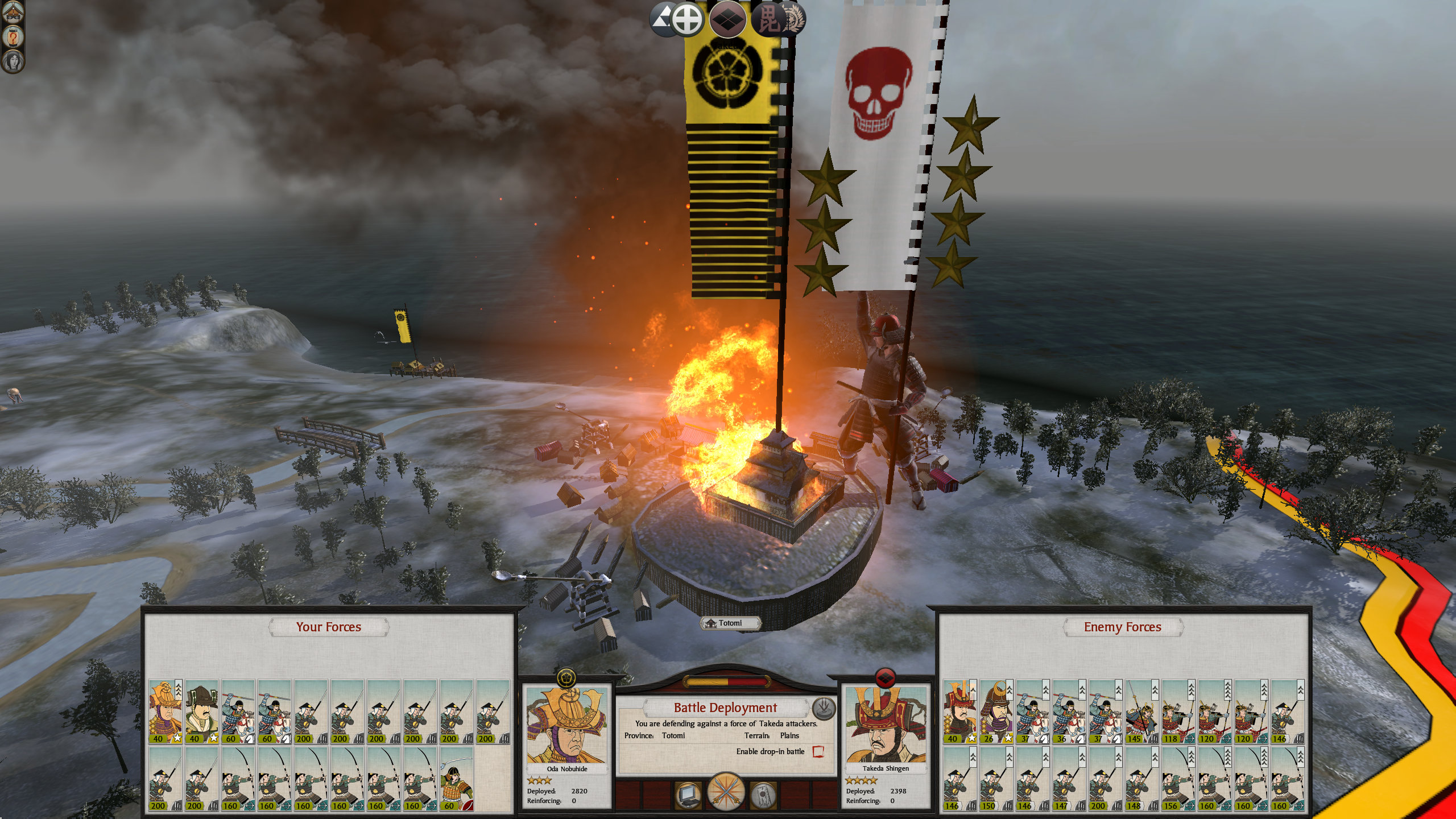Select the katana samurai unit card of 60
This screenshot has width=1456, height=819.
[x=456, y=779]
